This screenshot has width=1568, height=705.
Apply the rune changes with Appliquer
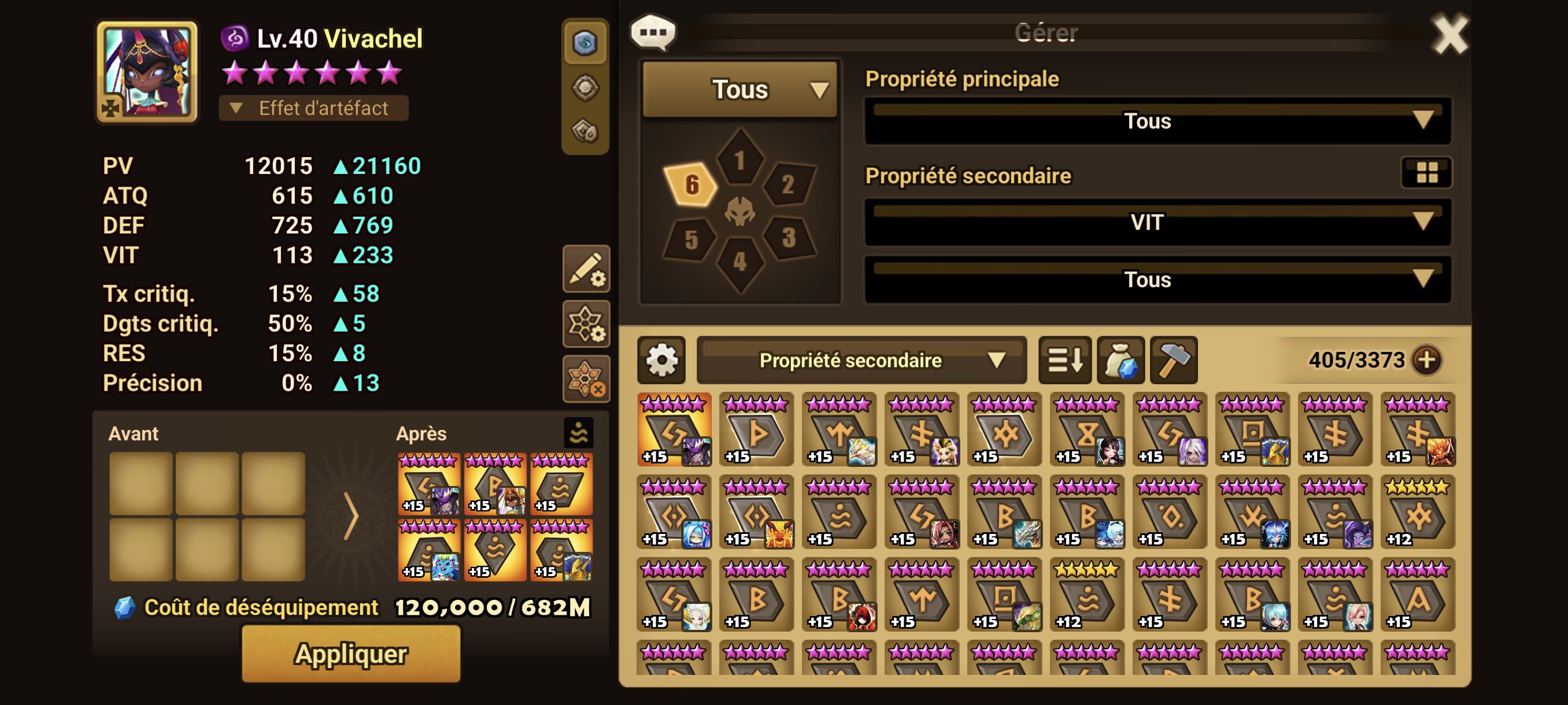point(350,654)
